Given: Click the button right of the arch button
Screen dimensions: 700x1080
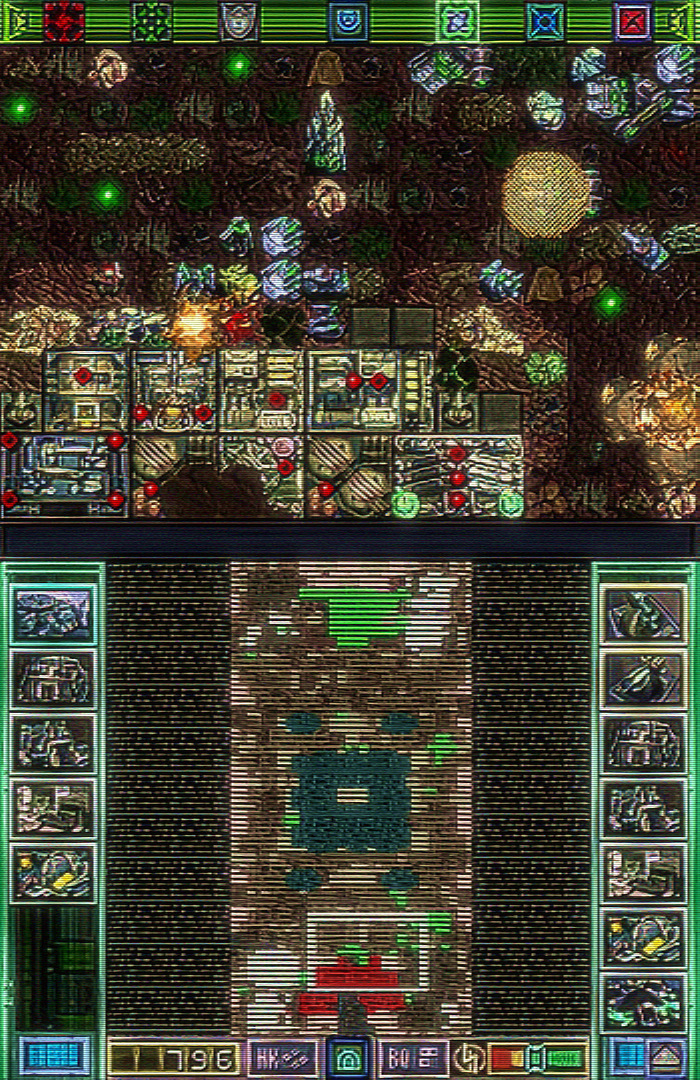Looking at the screenshot, I should click(x=413, y=1057).
